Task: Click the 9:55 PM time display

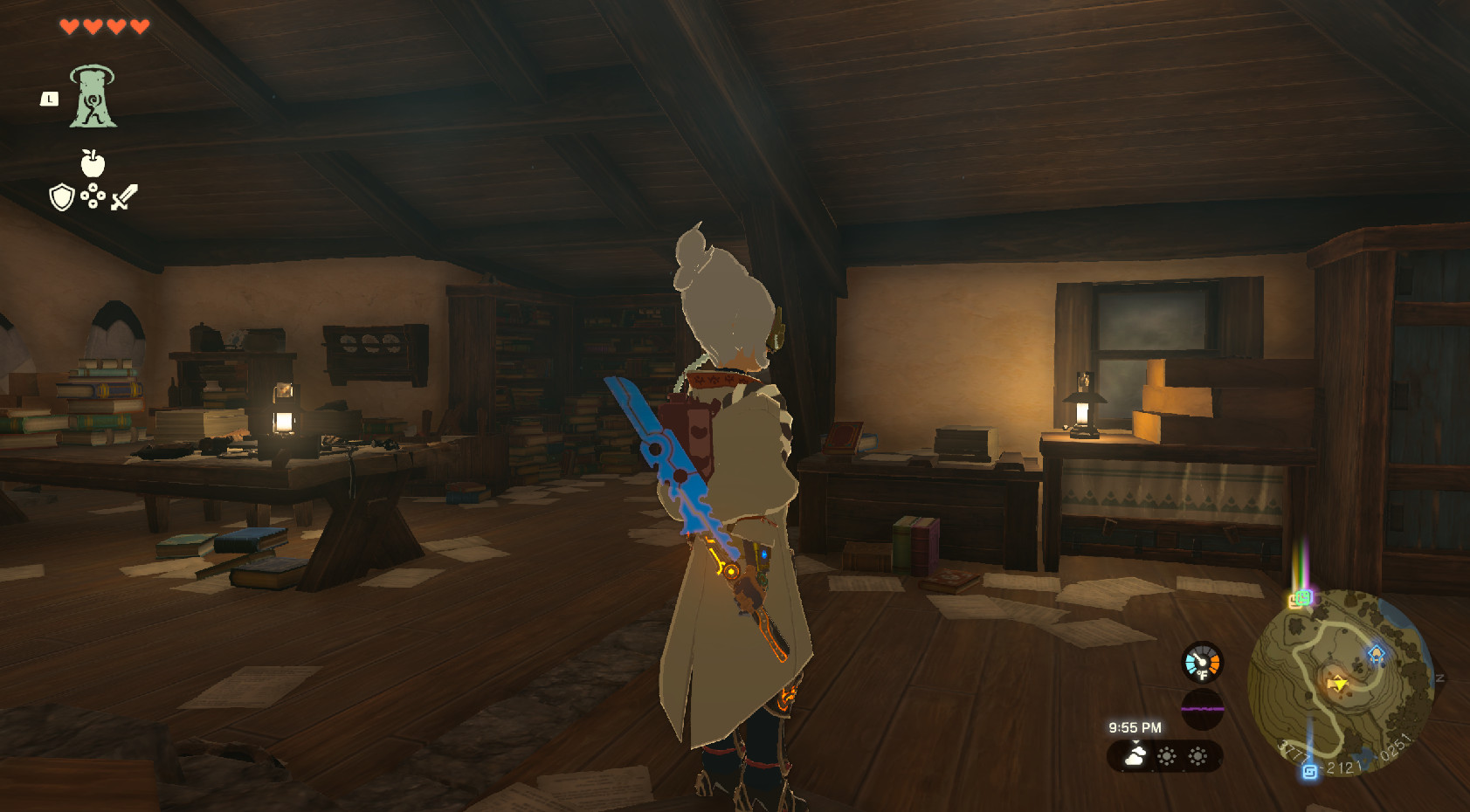Action: [x=1135, y=727]
